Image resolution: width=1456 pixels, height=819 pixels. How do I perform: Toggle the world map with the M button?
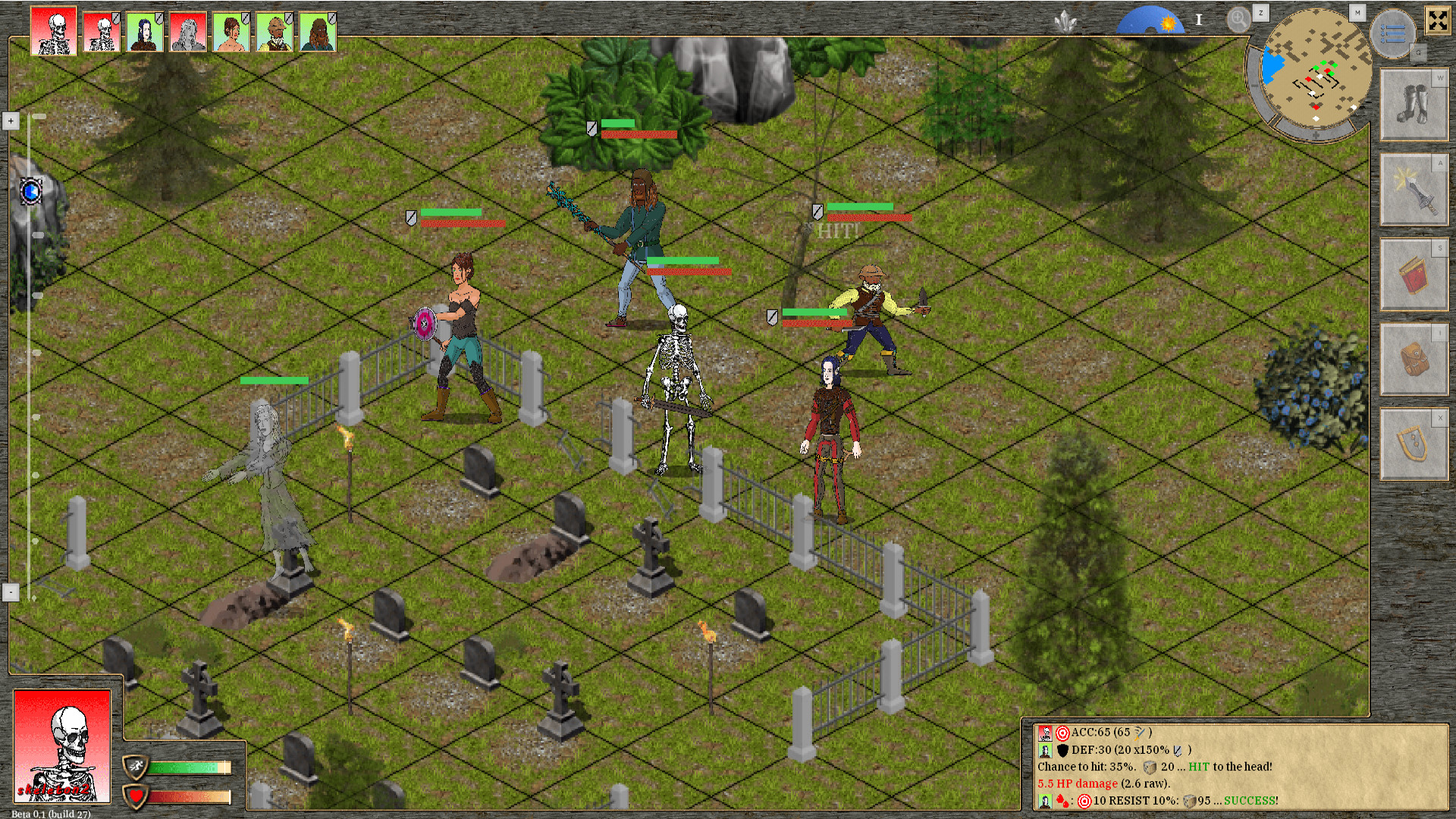click(1357, 12)
